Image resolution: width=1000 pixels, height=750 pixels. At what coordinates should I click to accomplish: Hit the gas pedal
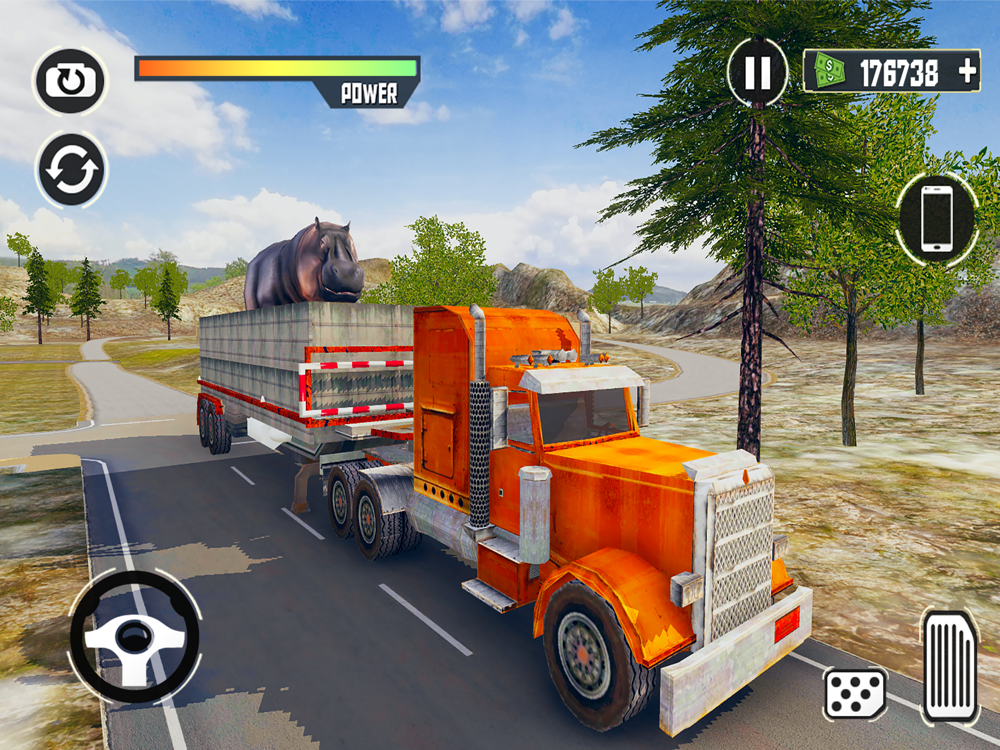point(949,666)
